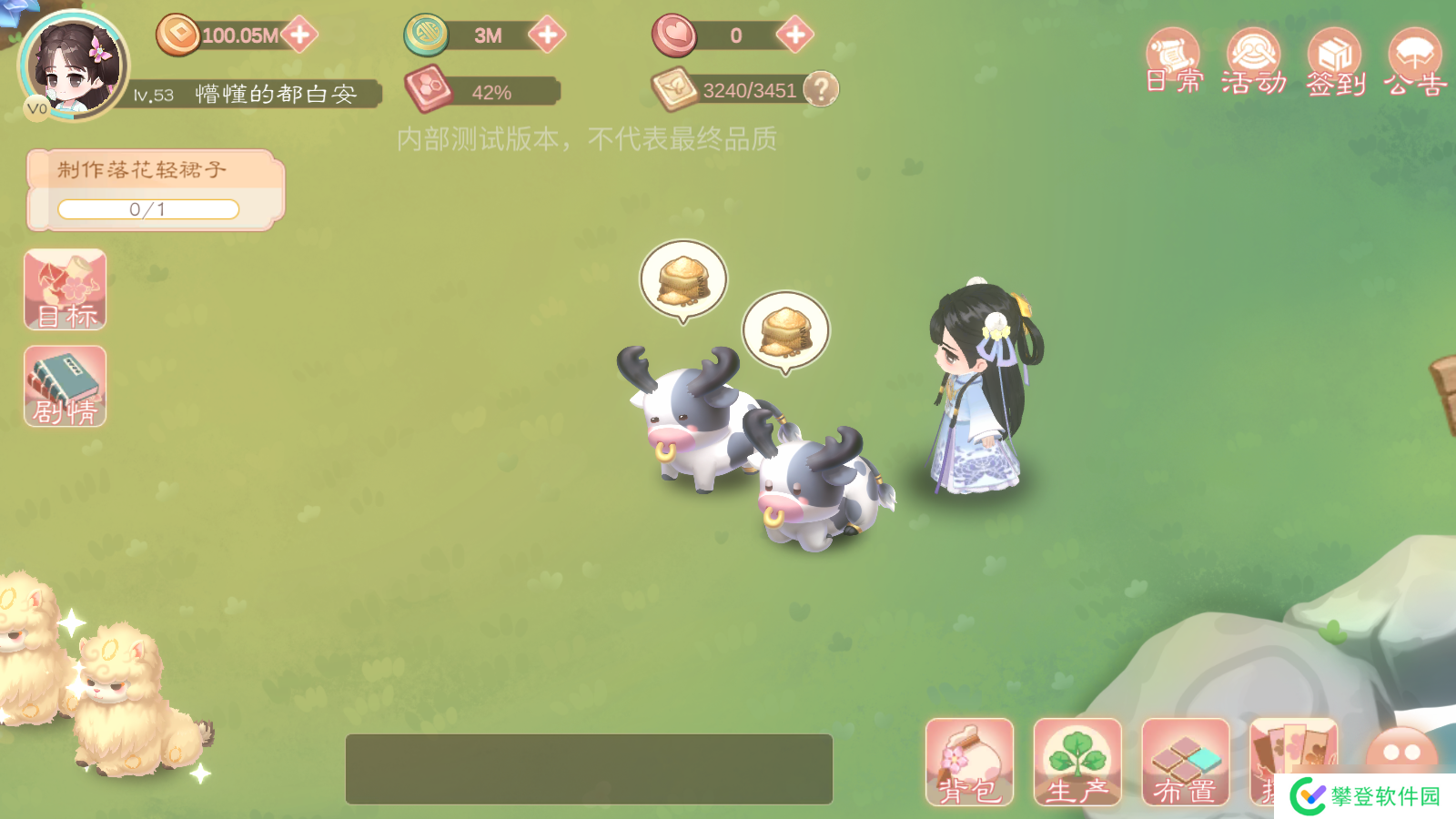Open the 制作落花轻裙子 quest tracker
The image size is (1456, 819).
click(x=156, y=189)
